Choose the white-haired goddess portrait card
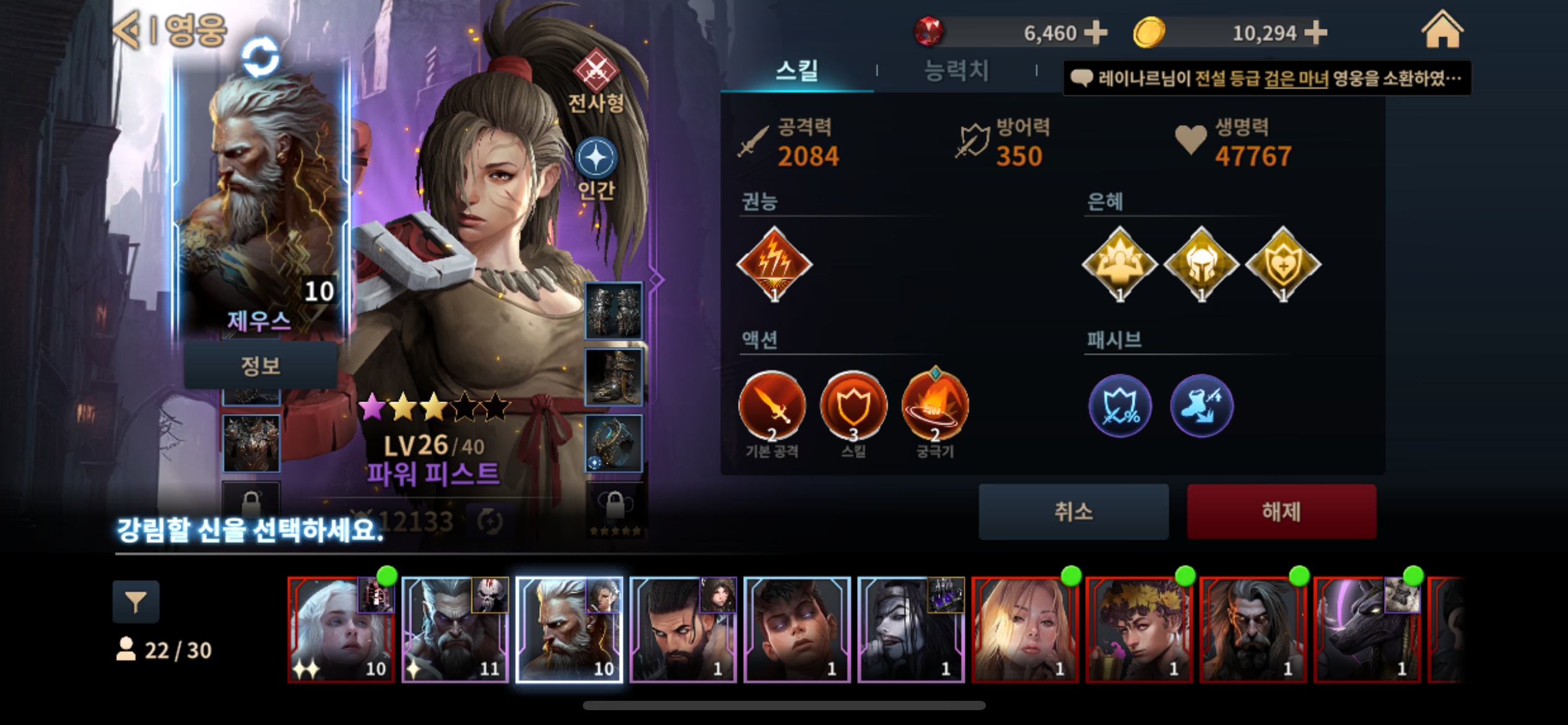Viewport: 1568px width, 725px height. 341,630
